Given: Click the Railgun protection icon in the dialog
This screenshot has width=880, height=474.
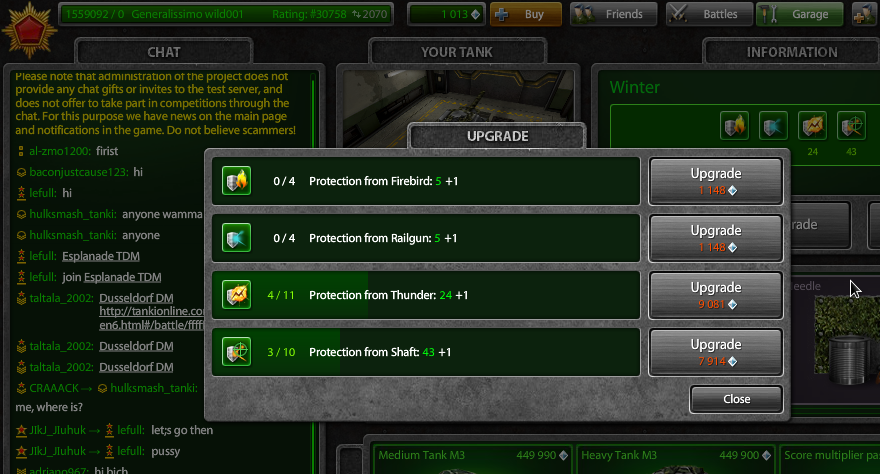Looking at the screenshot, I should tap(236, 238).
